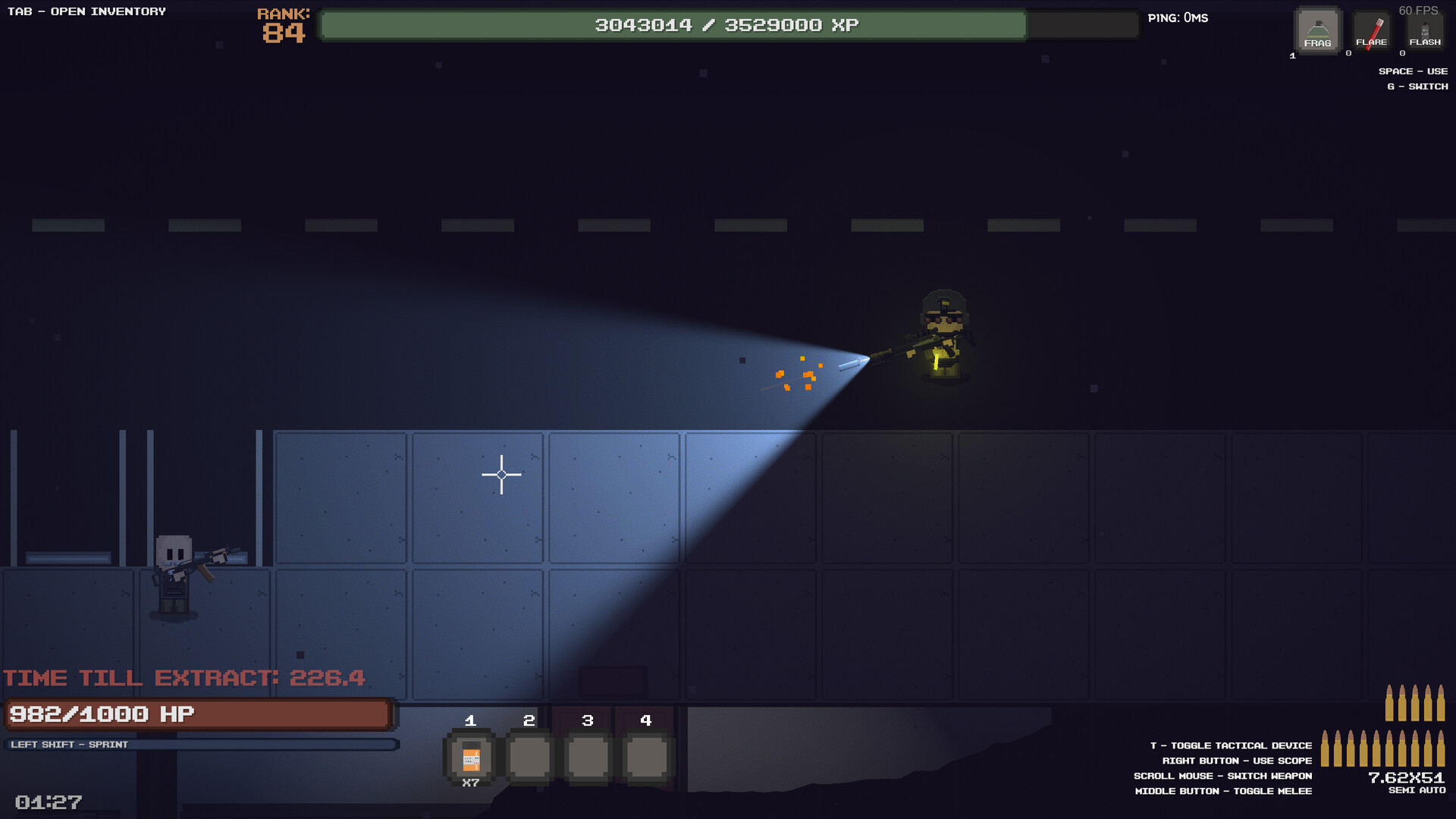Select empty hotbar slot 3
This screenshot has height=819, width=1456.
pyautogui.click(x=587, y=756)
